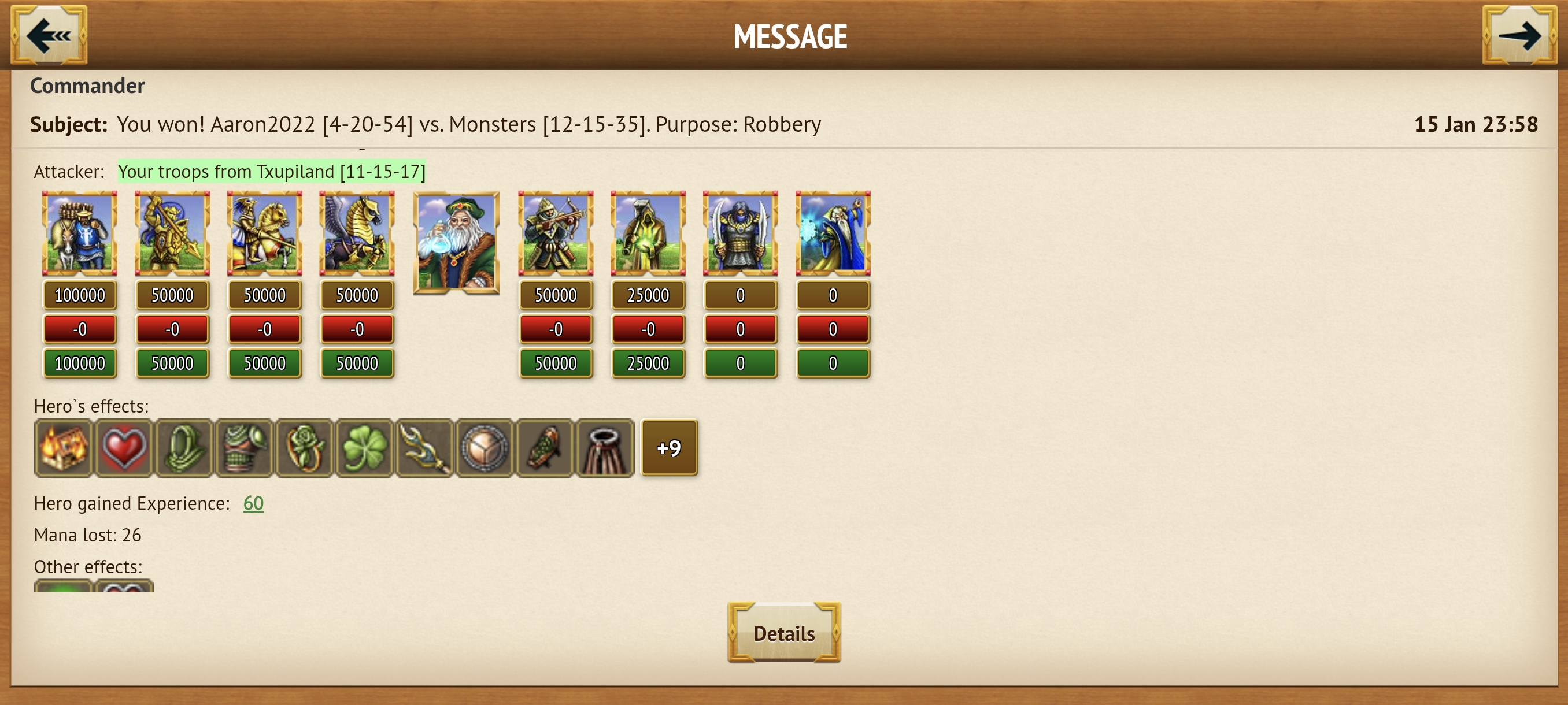1568x705 pixels.
Task: Select the rose ring artifact icon
Action: (304, 448)
